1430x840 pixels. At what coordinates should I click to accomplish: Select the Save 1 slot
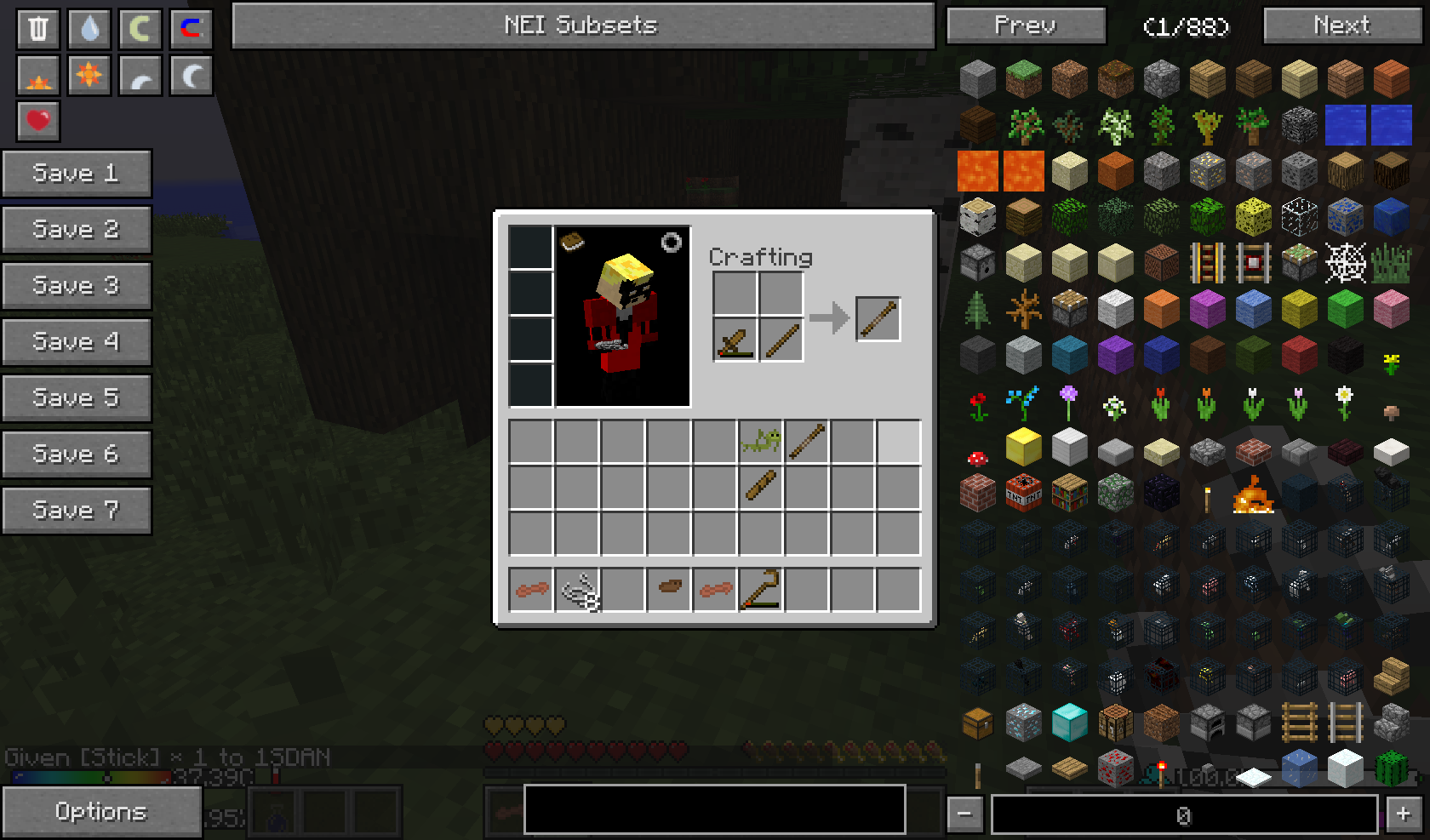(x=76, y=174)
